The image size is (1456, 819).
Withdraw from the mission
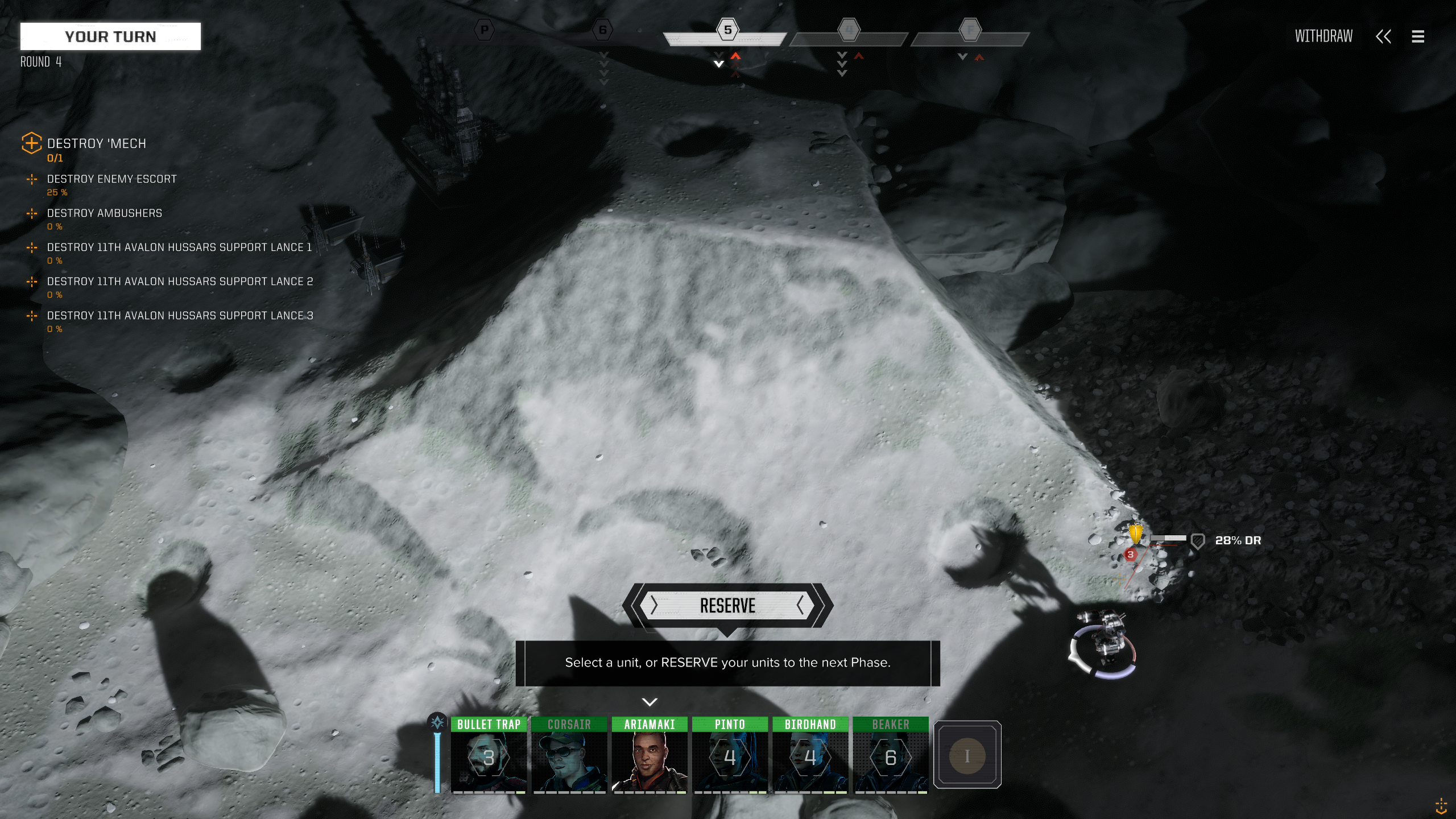click(1323, 37)
